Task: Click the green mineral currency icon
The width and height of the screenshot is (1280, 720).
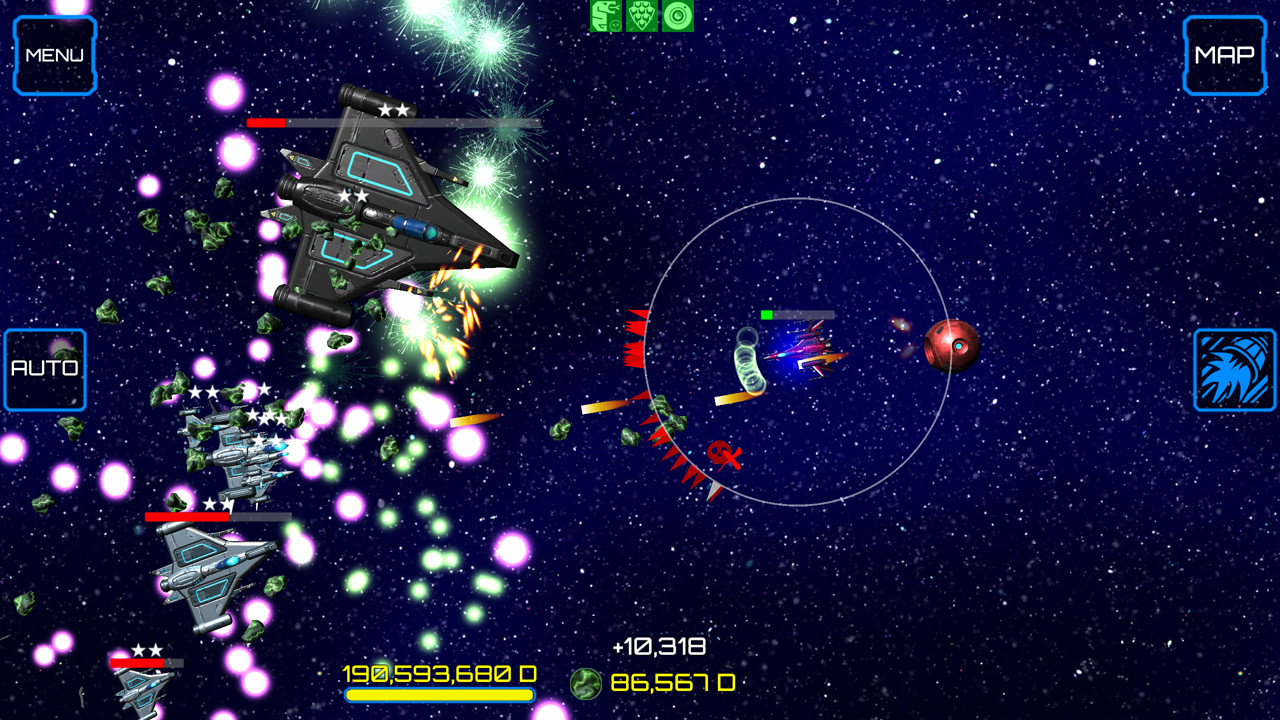Action: [585, 686]
